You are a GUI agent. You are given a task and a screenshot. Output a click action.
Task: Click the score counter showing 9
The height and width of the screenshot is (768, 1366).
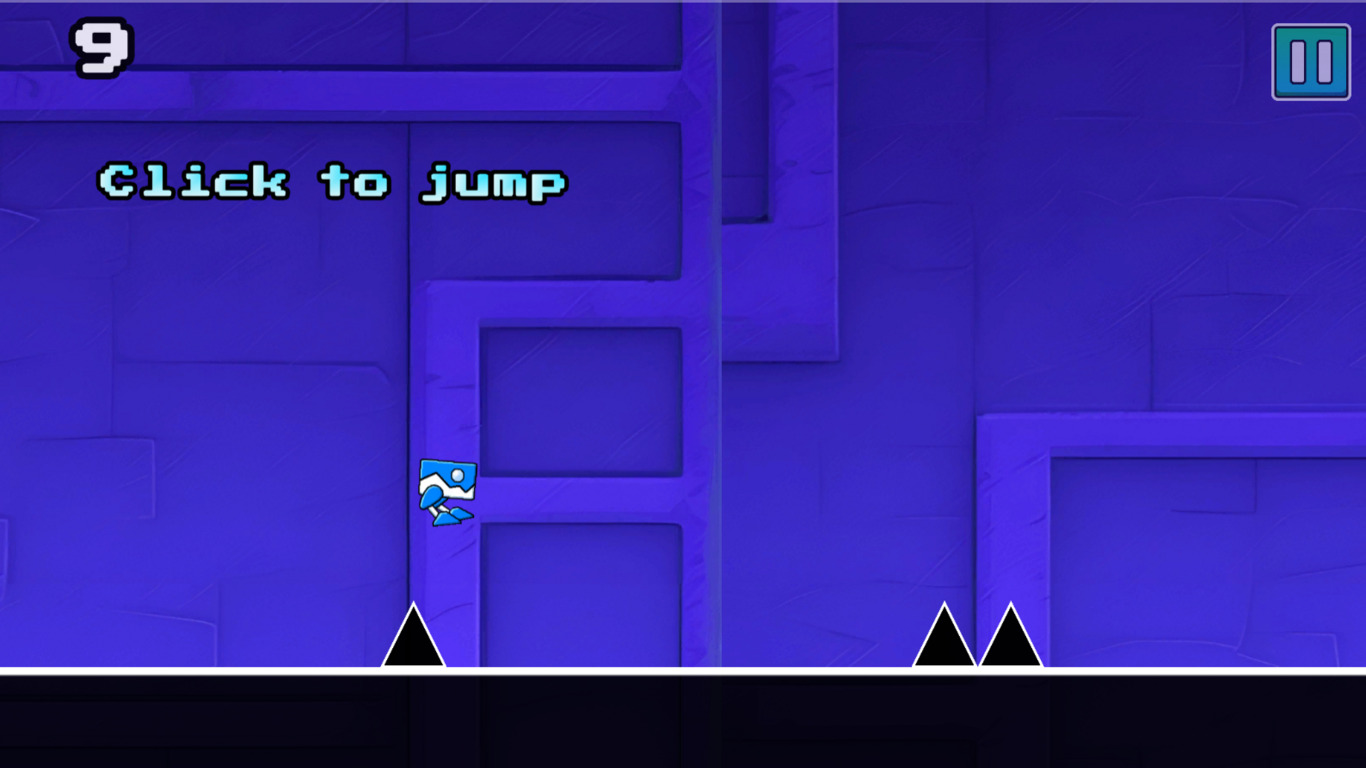pyautogui.click(x=102, y=45)
